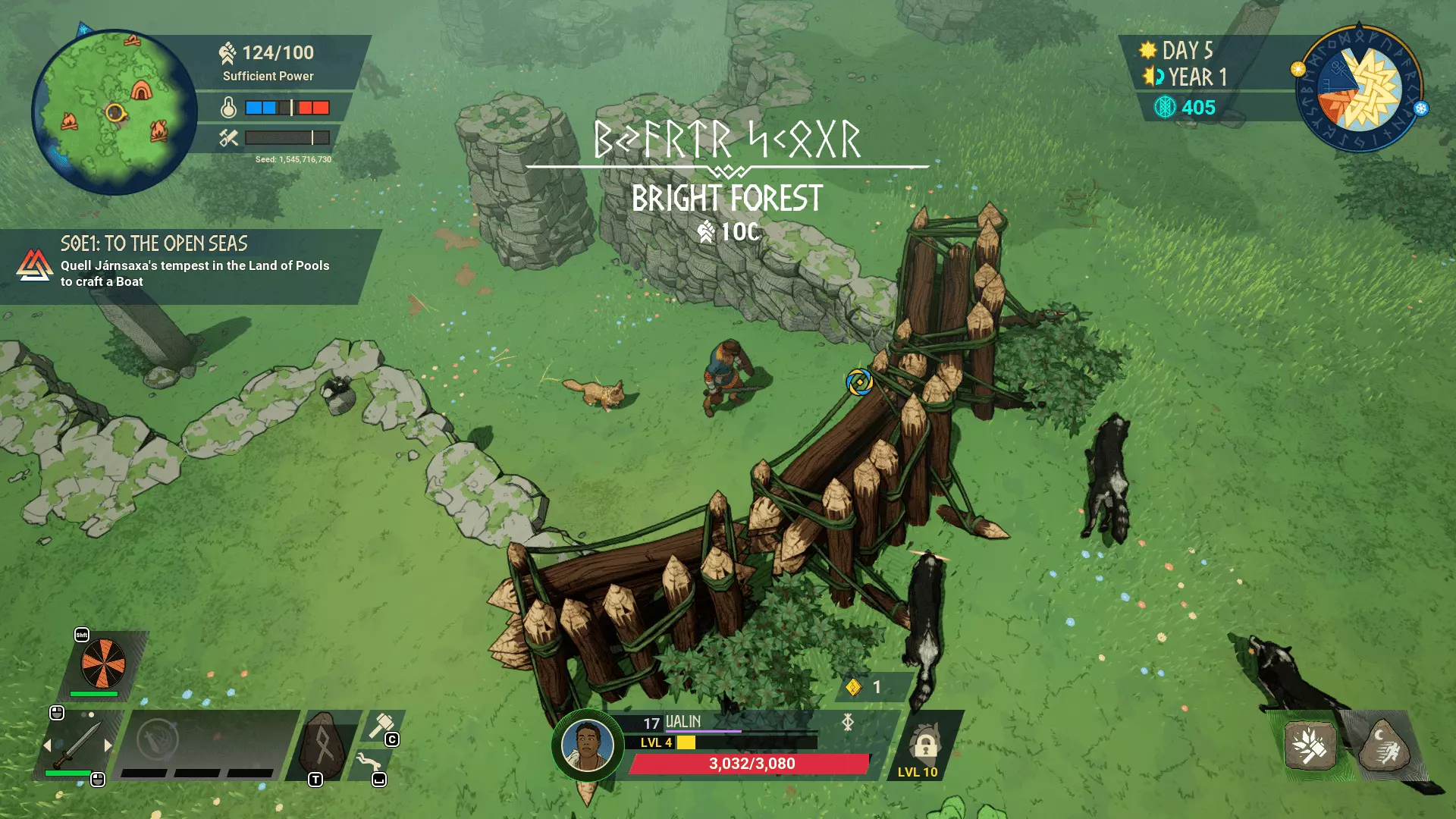The width and height of the screenshot is (1456, 819).
Task: Select the hammer smash blessing stone
Action: coord(1310,745)
